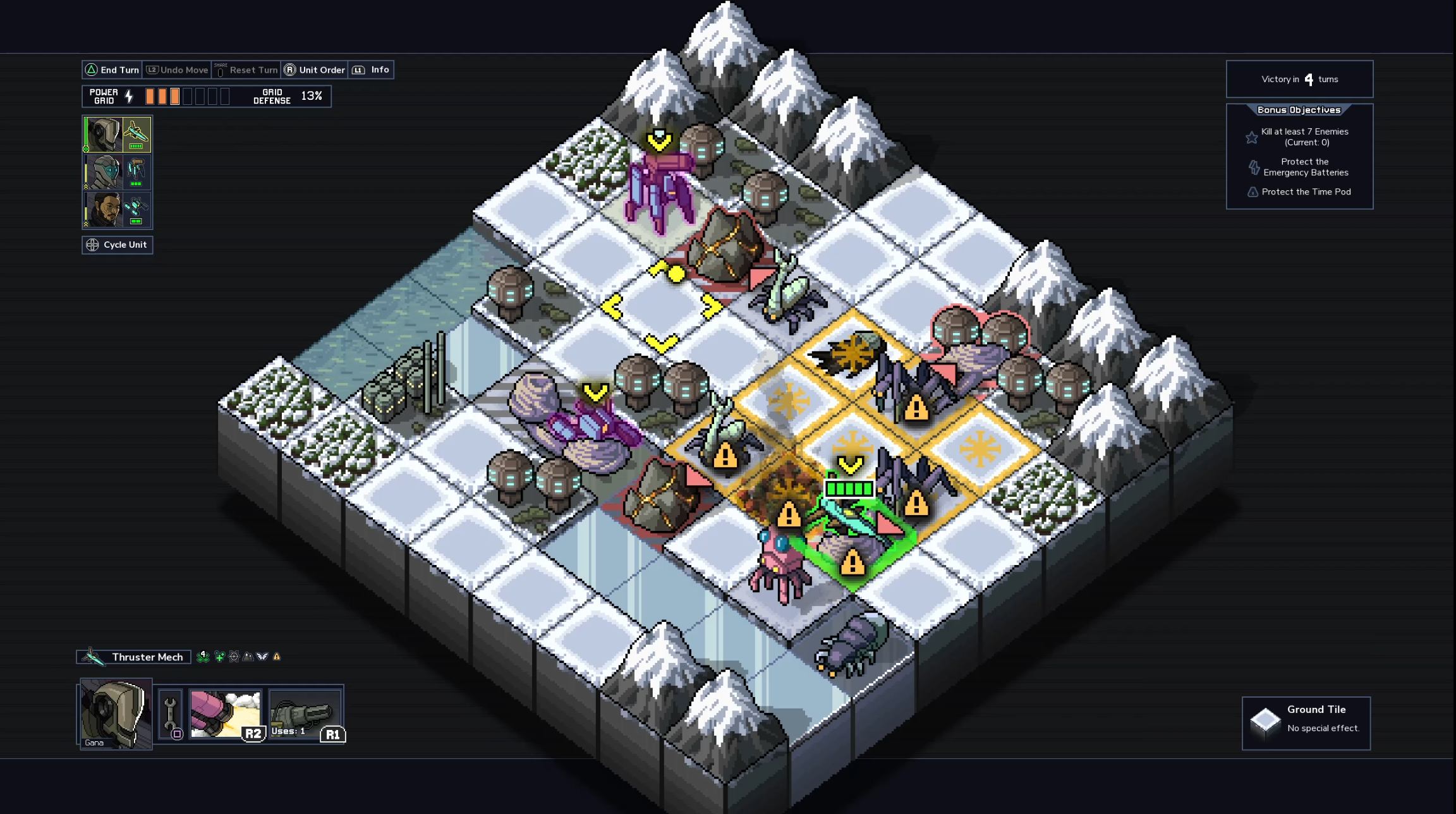The height and width of the screenshot is (814, 1456).
Task: Click the mountain trait icon beside Thruster Mech
Action: 248,657
